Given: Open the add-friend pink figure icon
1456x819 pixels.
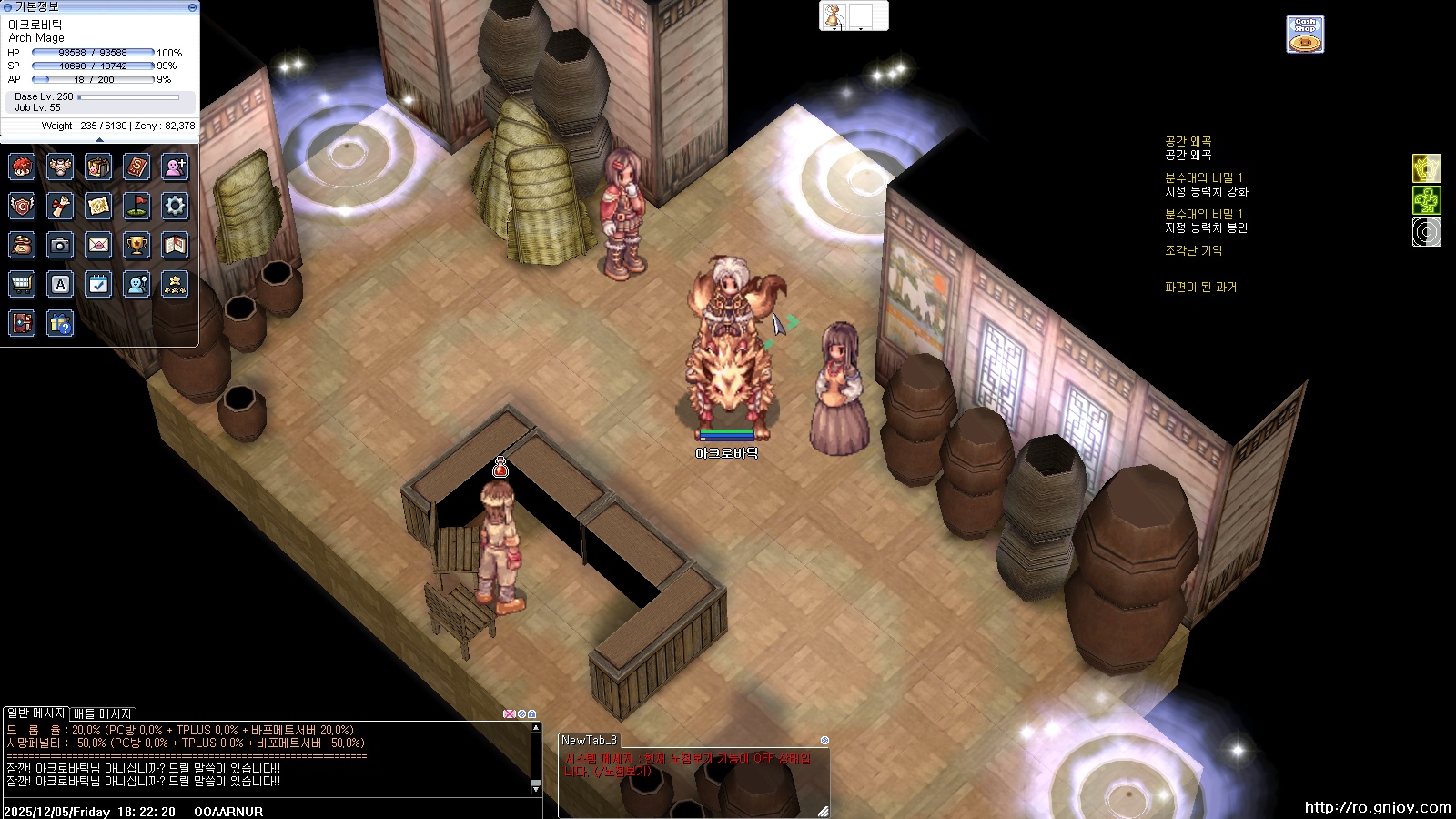Looking at the screenshot, I should click(175, 167).
